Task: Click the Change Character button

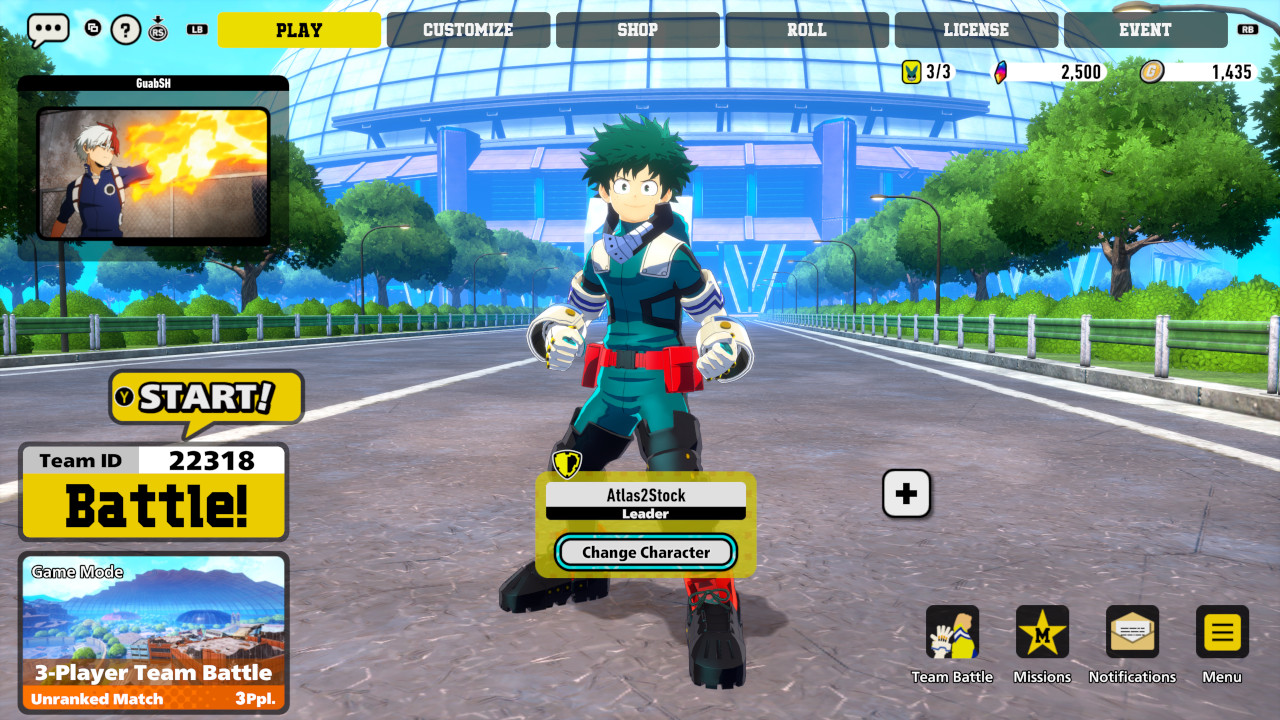Action: coord(645,552)
